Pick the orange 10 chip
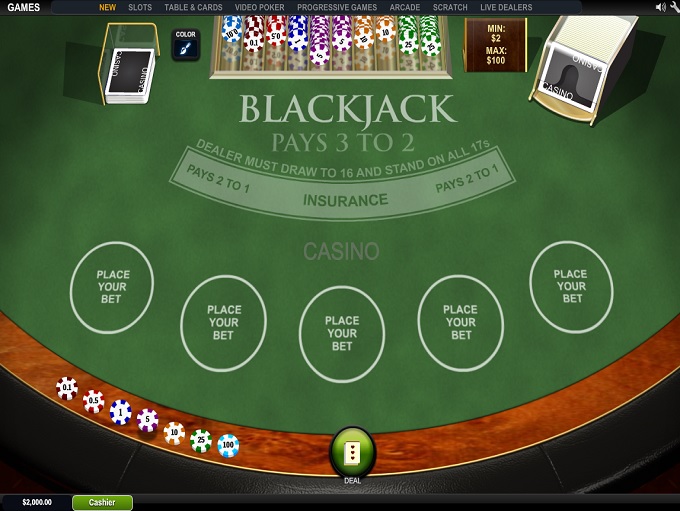This screenshot has height=511, width=680. coord(175,433)
